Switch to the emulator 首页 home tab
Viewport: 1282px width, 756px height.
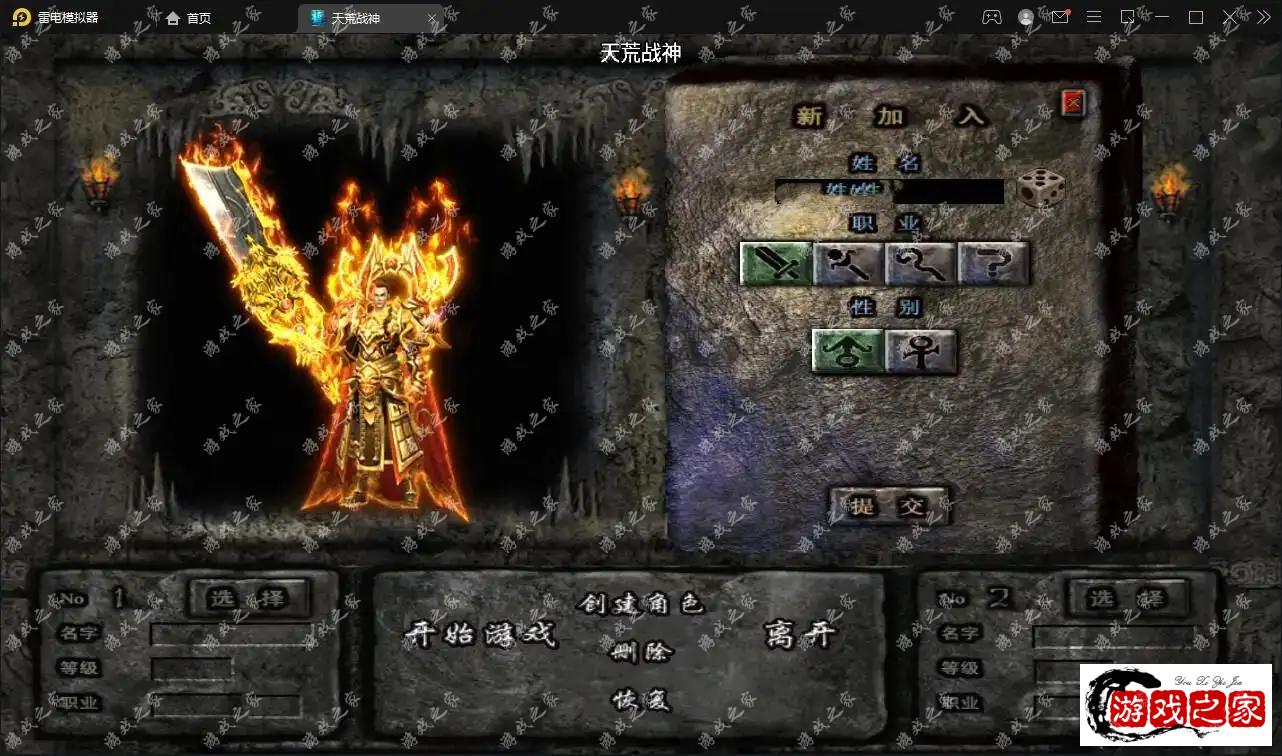[189, 18]
